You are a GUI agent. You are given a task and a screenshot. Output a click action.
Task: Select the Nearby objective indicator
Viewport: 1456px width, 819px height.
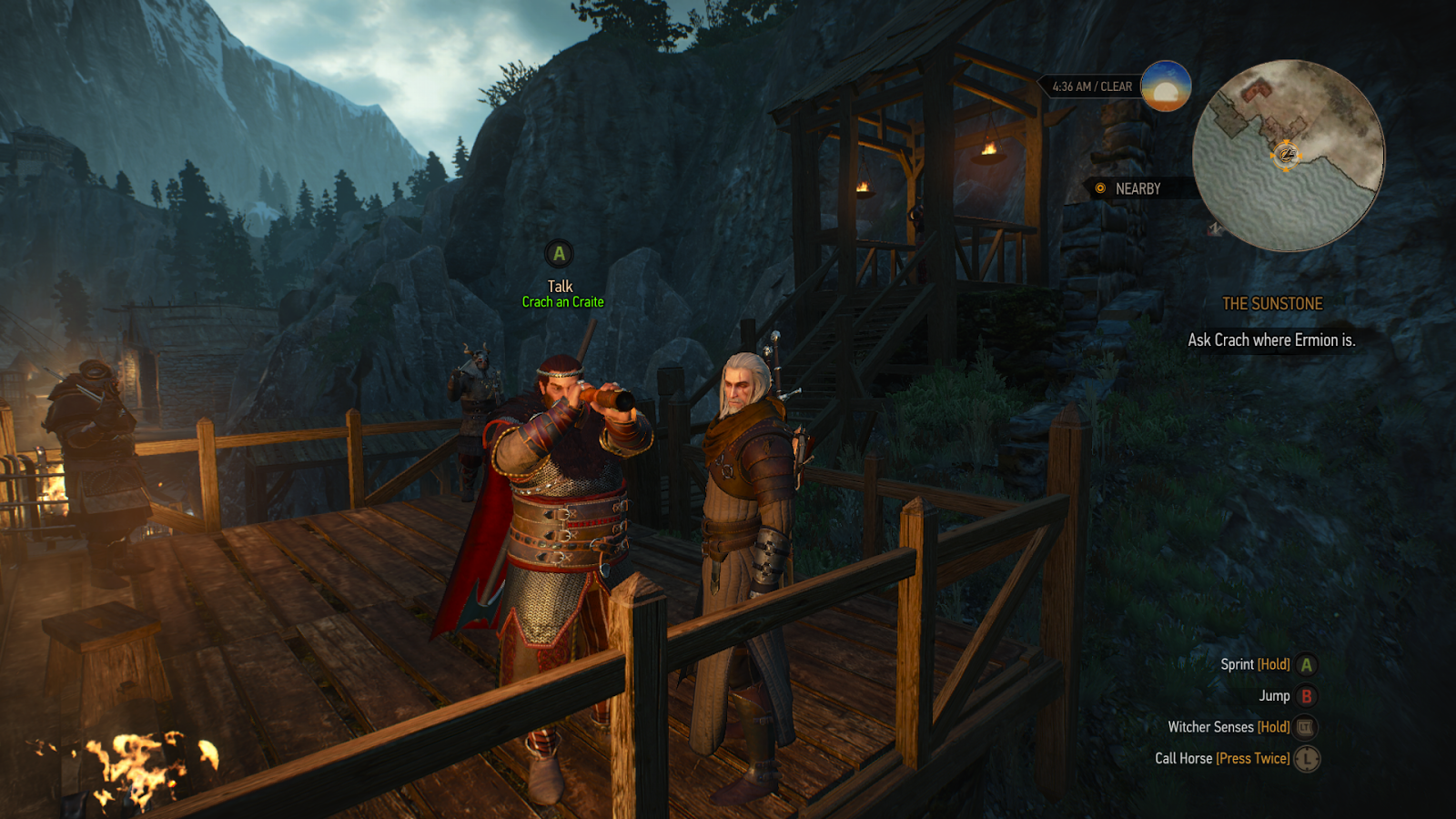point(1128,188)
